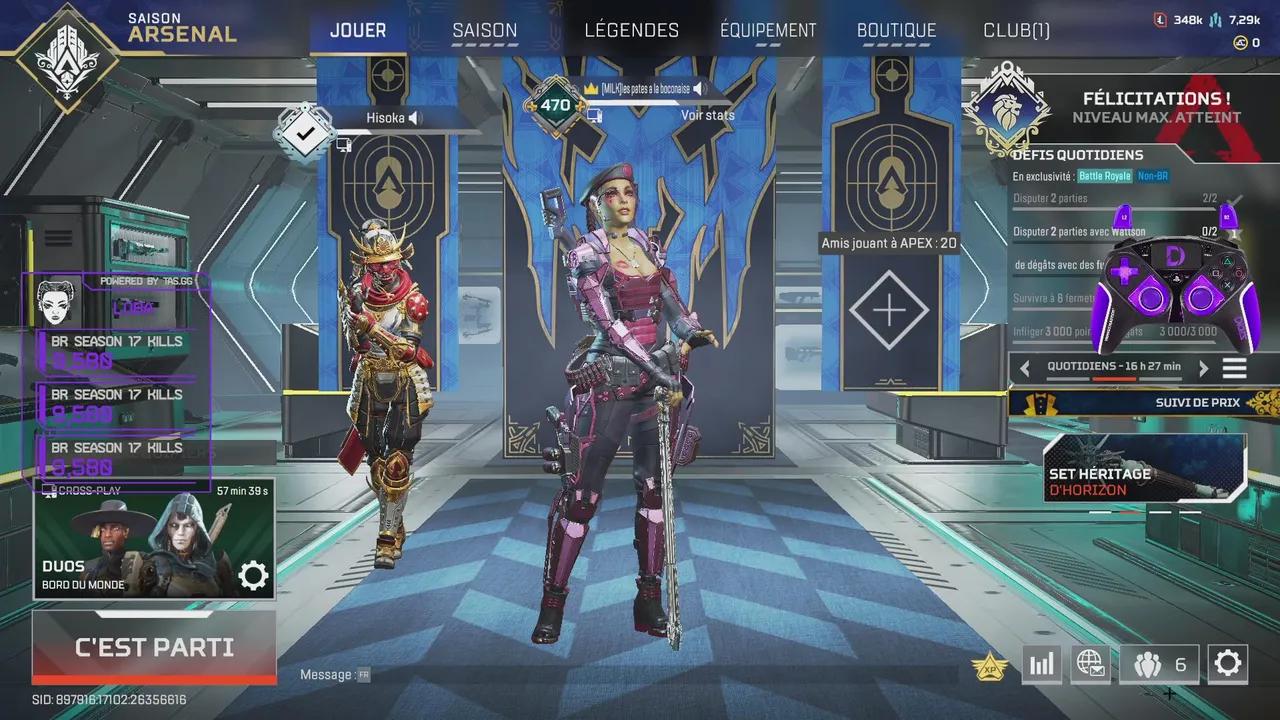
Task: Open the stats bar chart button
Action: (x=1041, y=664)
